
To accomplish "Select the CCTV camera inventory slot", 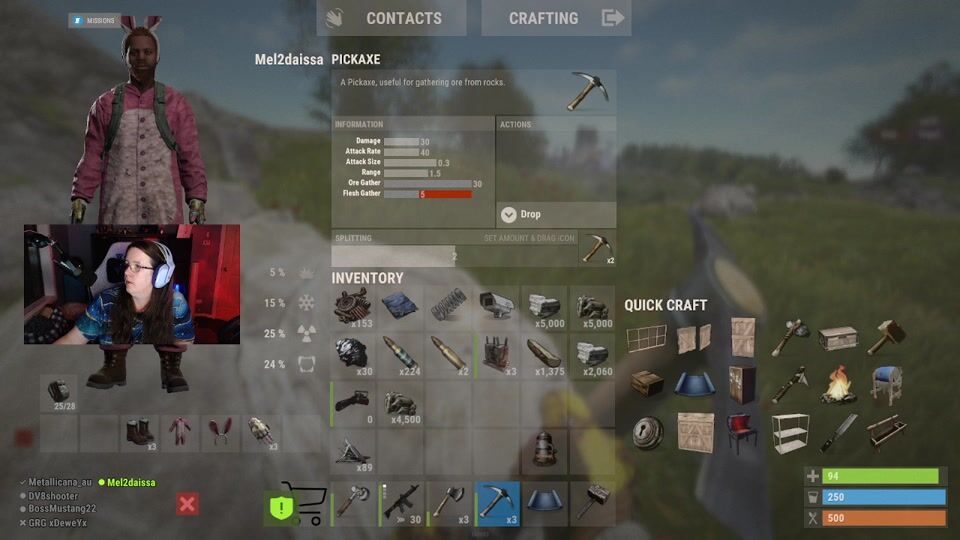I will point(497,308).
